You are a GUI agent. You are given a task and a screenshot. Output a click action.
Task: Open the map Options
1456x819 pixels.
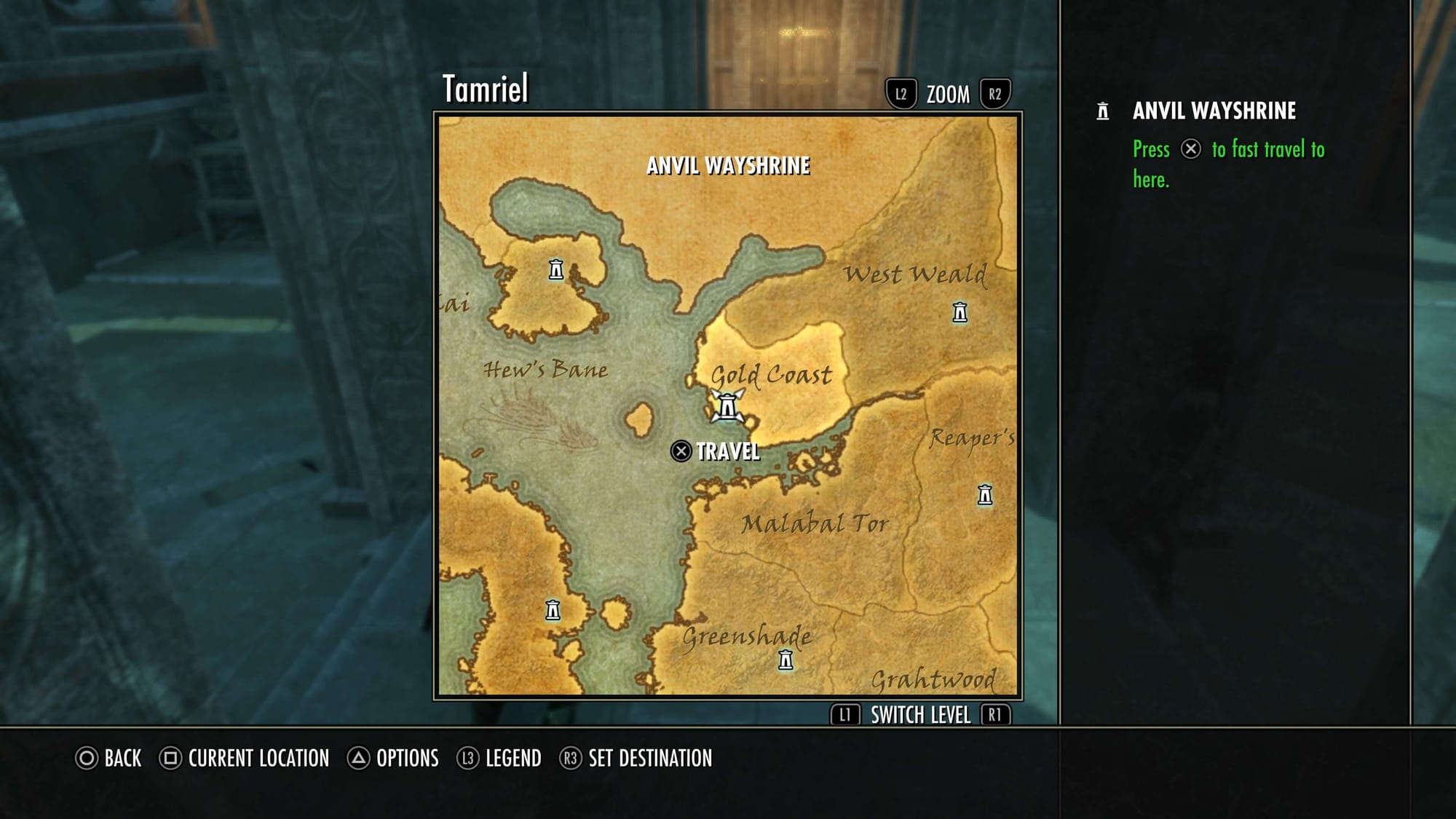coord(393,759)
